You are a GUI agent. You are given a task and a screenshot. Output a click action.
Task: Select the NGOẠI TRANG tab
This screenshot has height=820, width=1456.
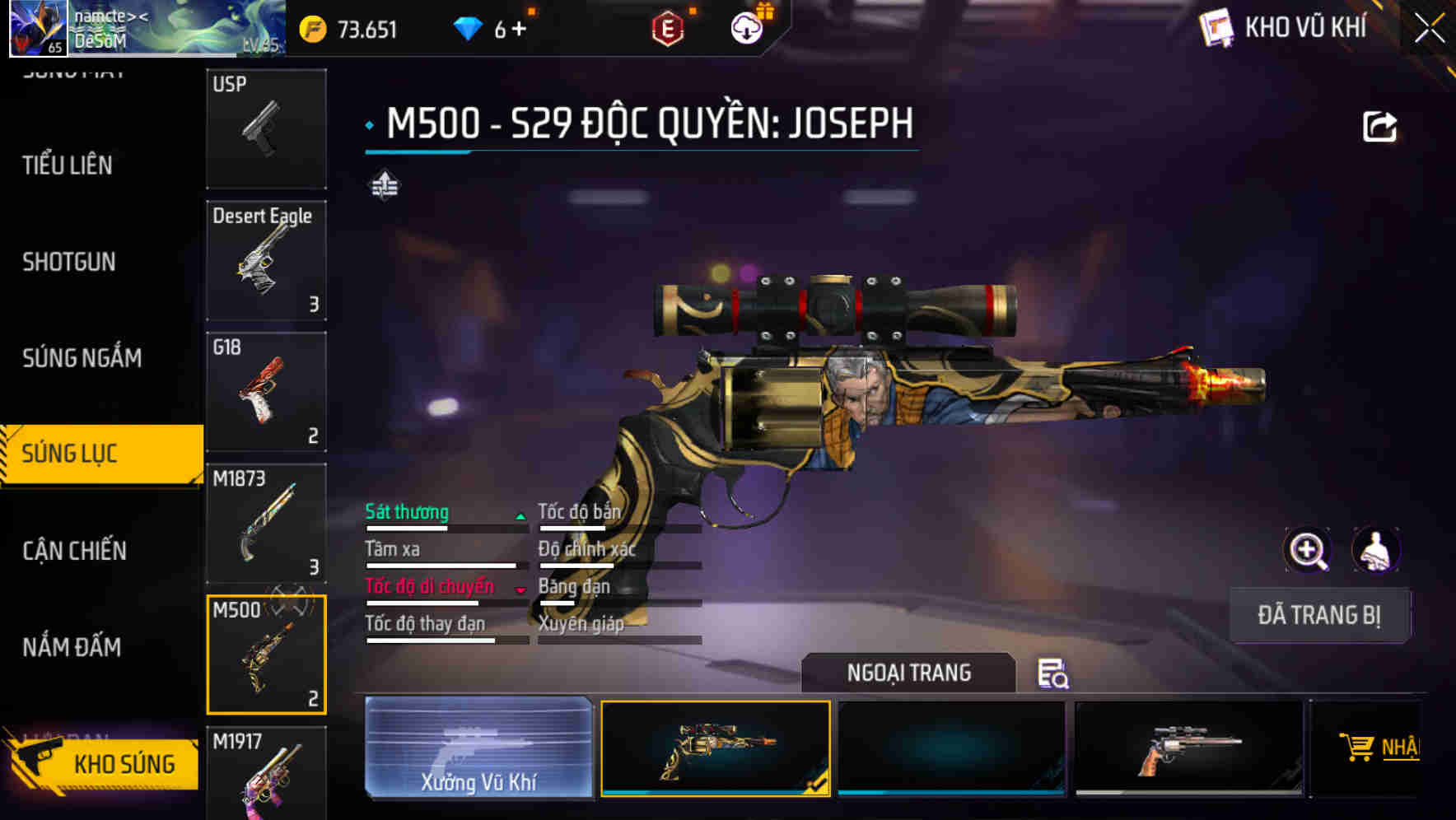908,673
